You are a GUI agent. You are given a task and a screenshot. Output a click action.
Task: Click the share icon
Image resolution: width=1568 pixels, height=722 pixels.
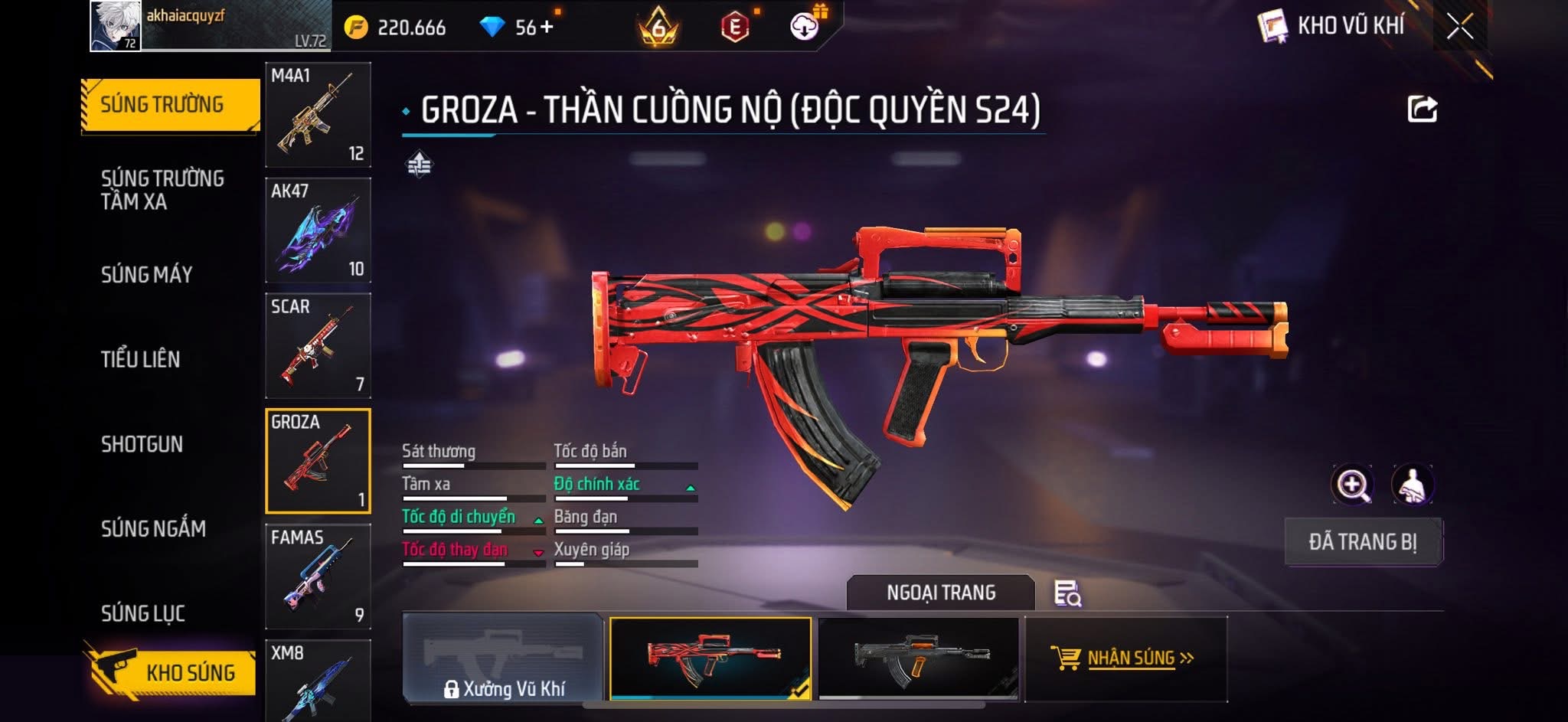(1422, 109)
